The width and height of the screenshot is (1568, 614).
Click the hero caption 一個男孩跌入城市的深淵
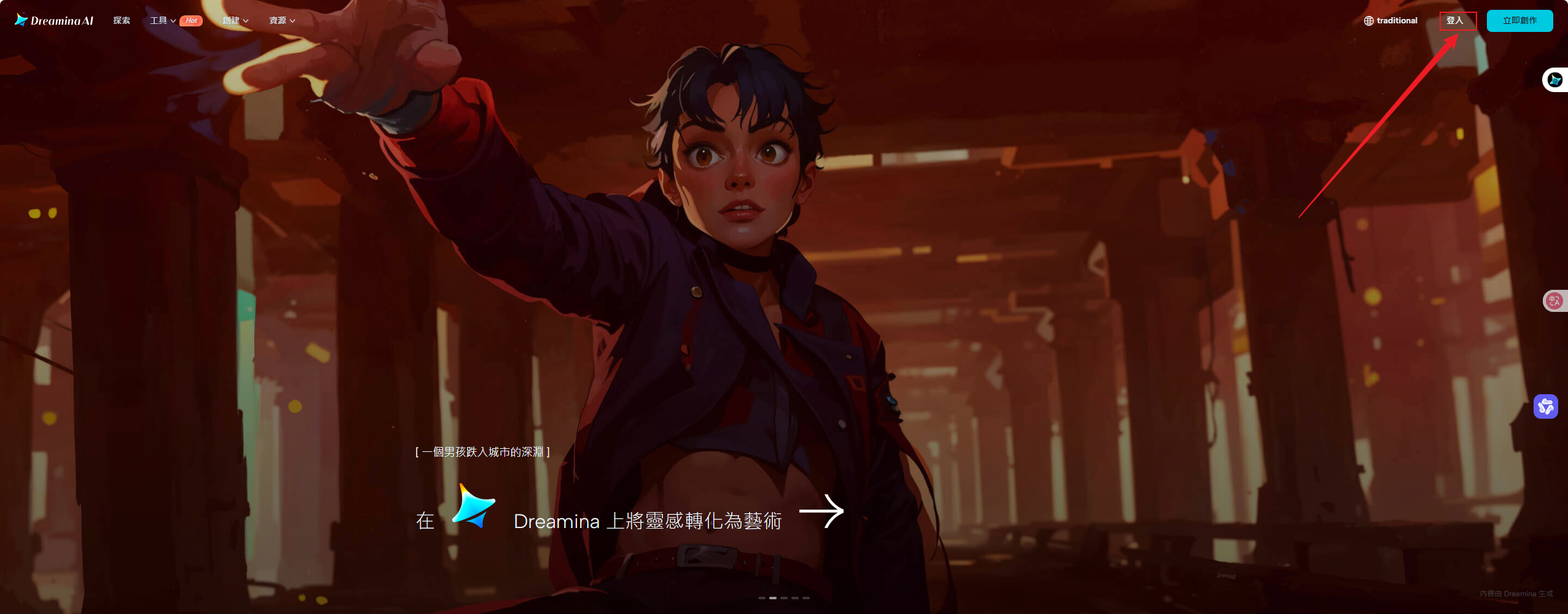click(x=483, y=451)
